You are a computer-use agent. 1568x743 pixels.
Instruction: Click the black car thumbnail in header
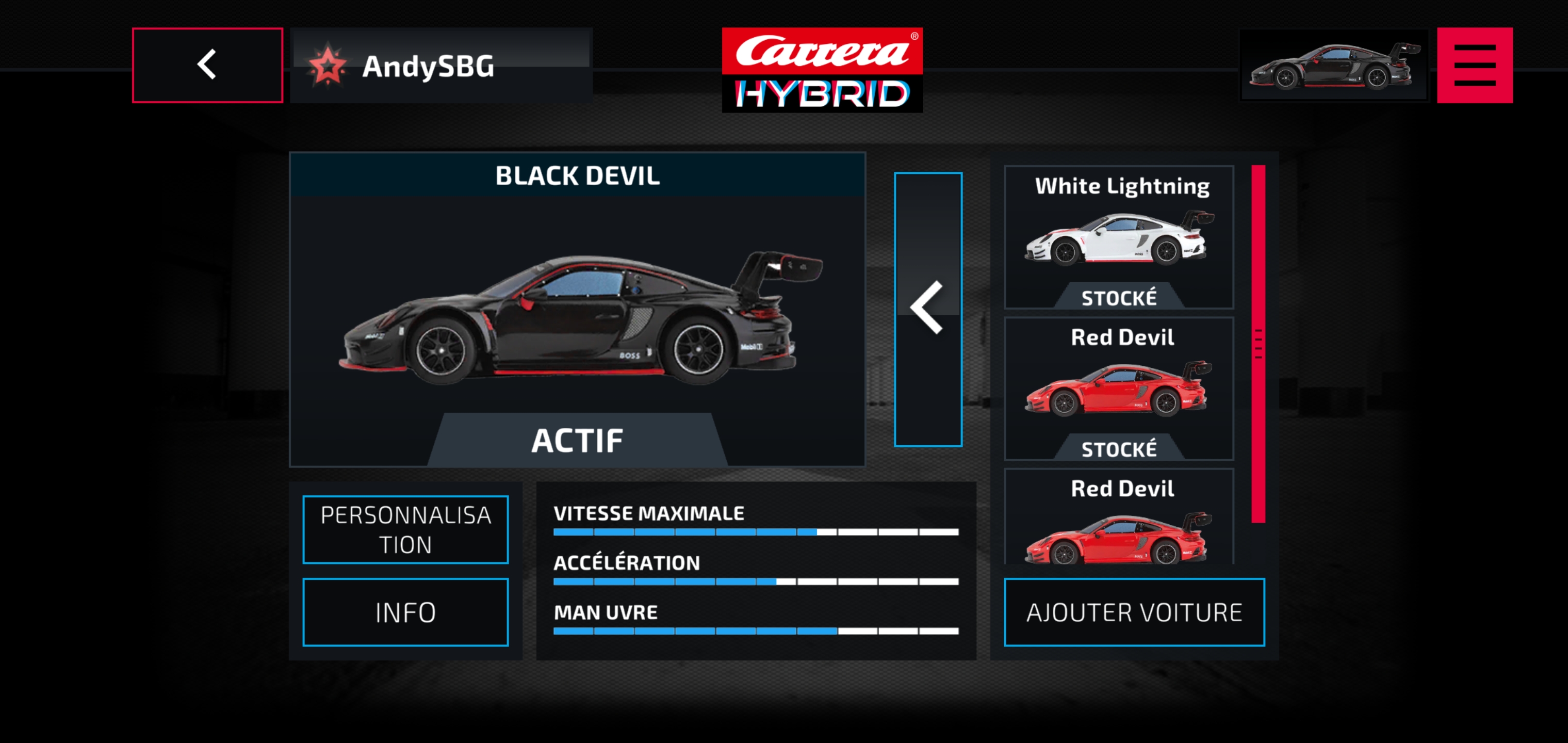coord(1333,65)
